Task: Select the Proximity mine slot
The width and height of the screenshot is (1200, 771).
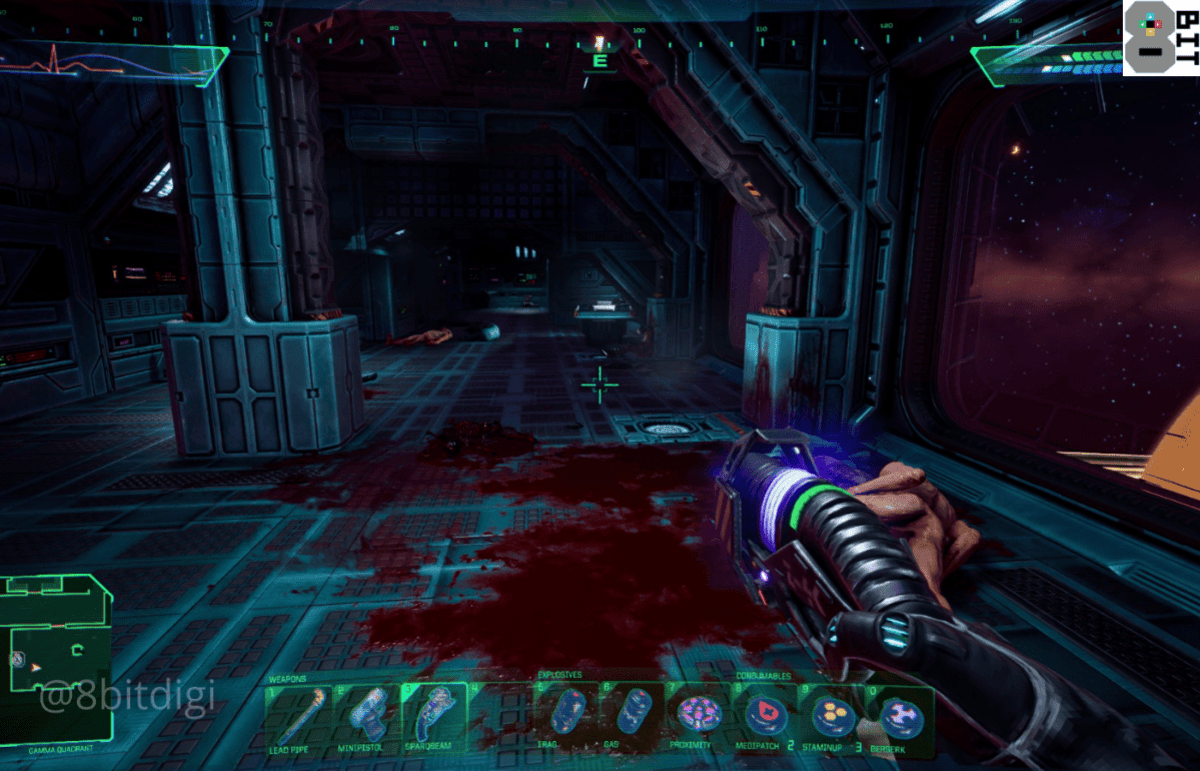Action: pyautogui.click(x=698, y=715)
